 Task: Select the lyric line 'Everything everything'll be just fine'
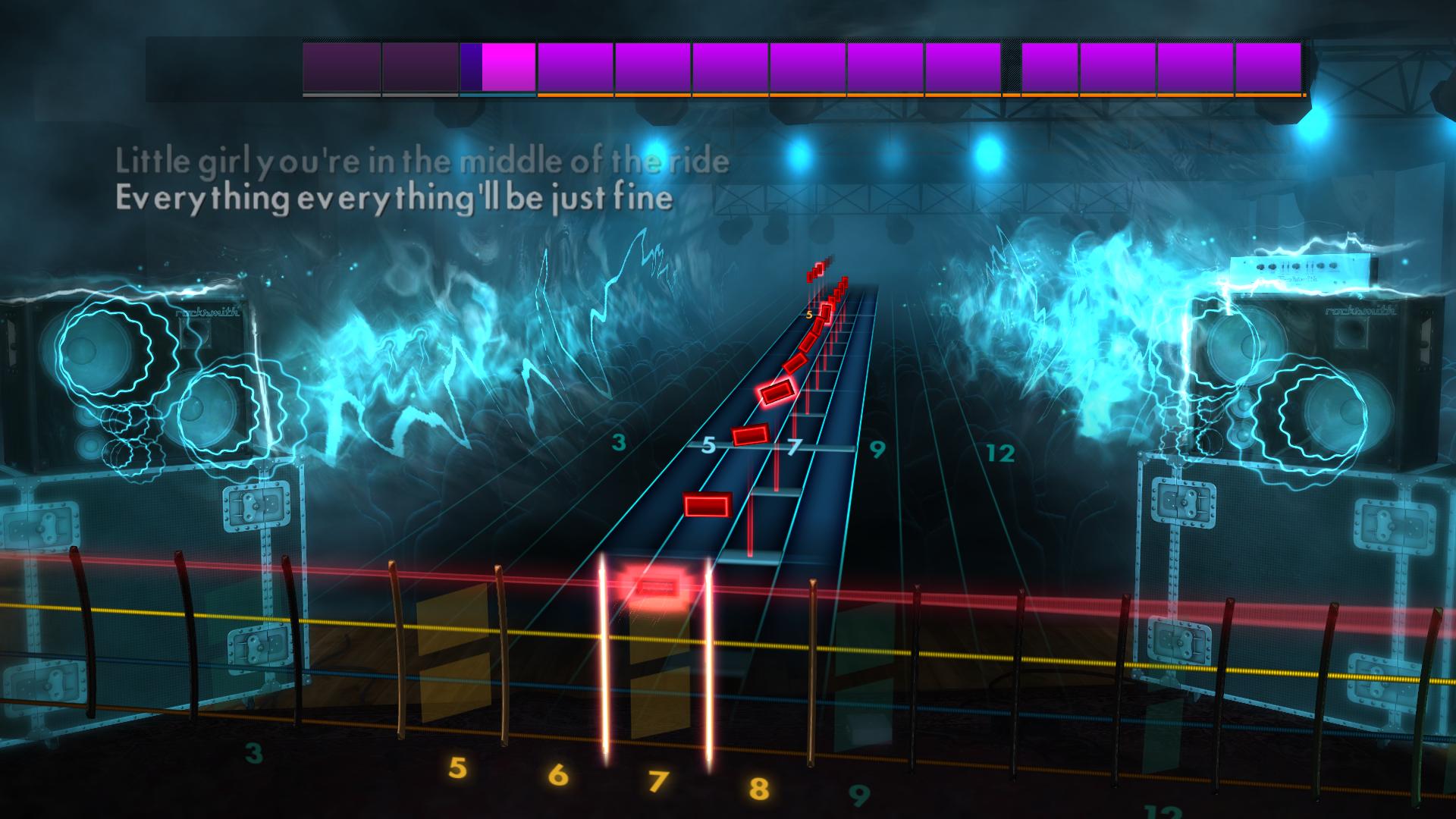coord(393,199)
